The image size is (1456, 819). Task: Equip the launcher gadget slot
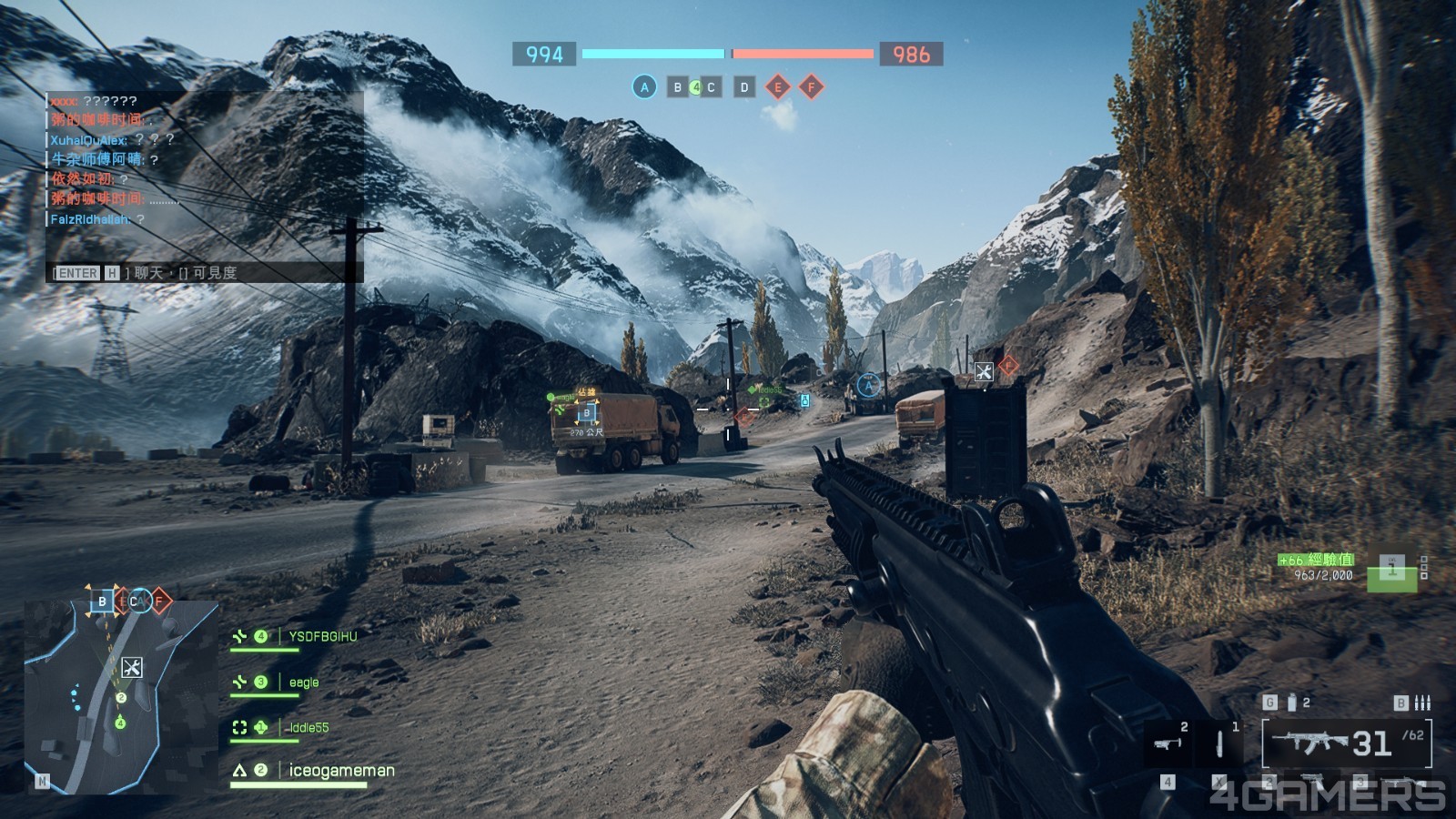pyautogui.click(x=1168, y=743)
